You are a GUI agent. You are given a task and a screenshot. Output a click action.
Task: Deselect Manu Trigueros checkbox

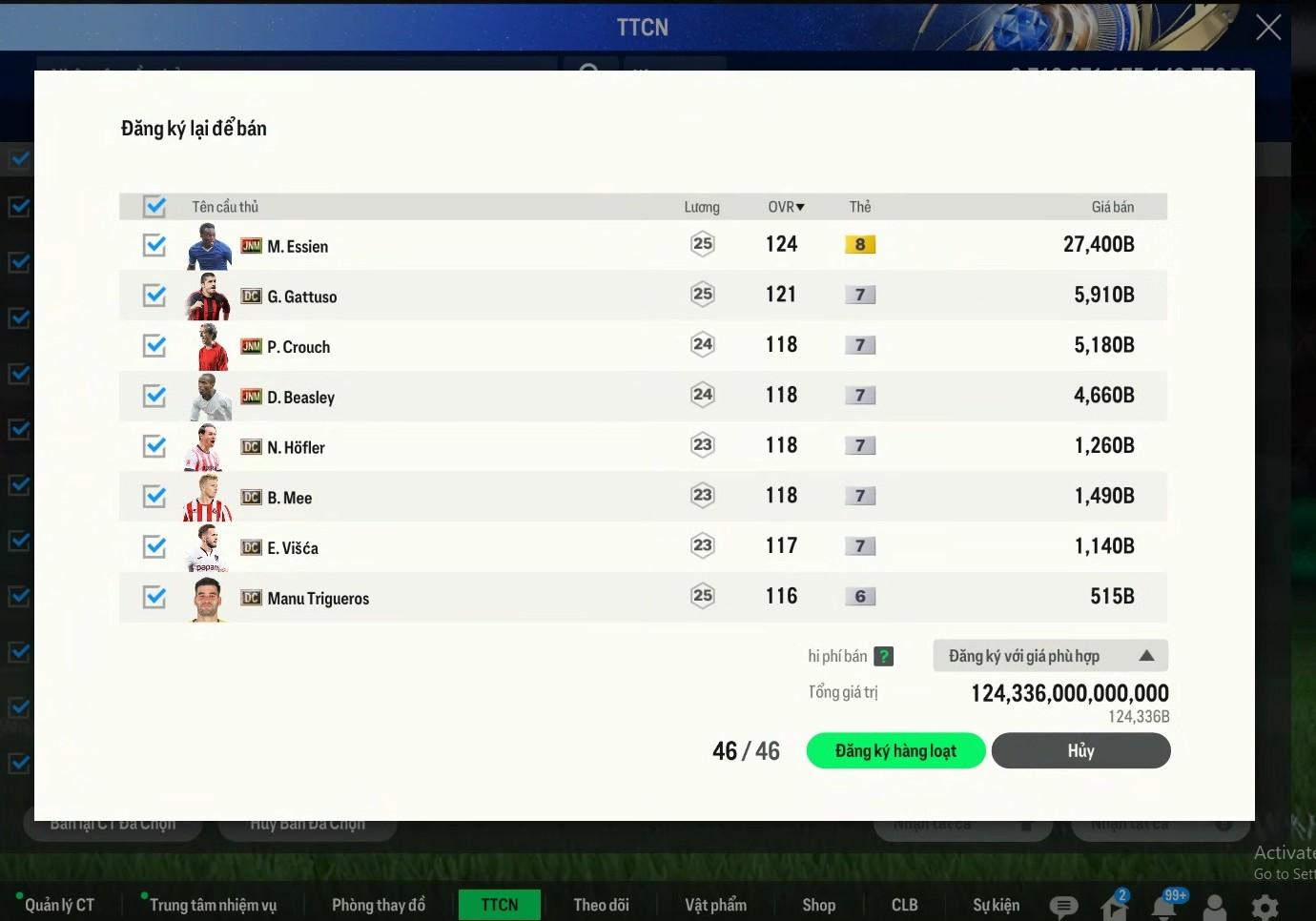[x=154, y=597]
